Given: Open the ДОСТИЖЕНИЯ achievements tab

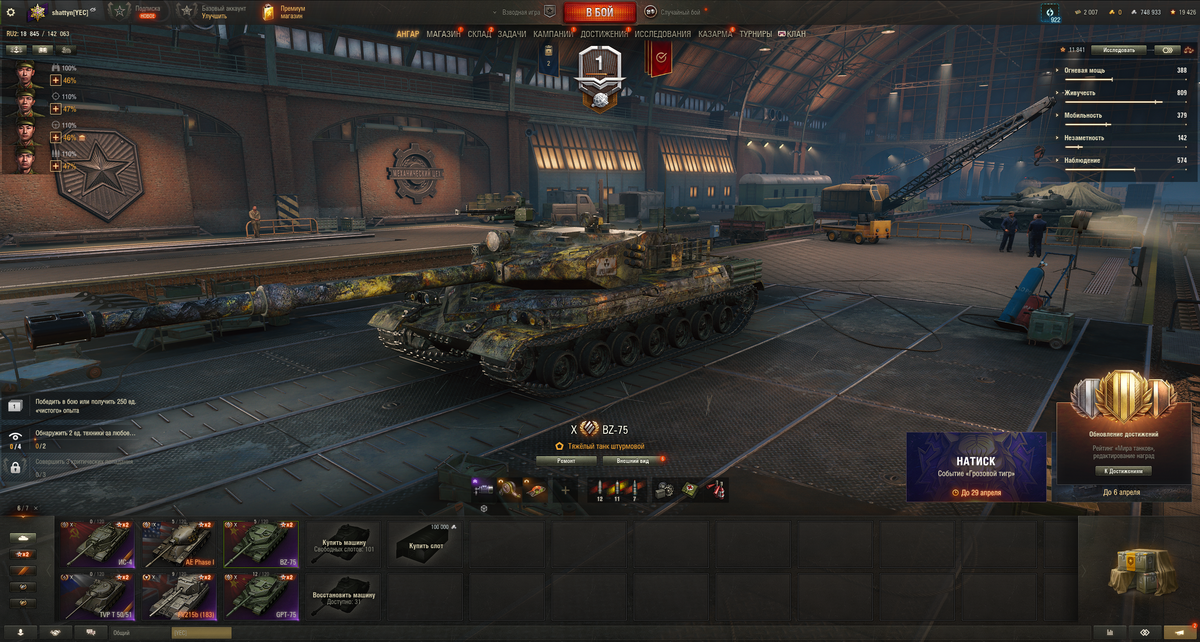Looking at the screenshot, I should coord(604,34).
